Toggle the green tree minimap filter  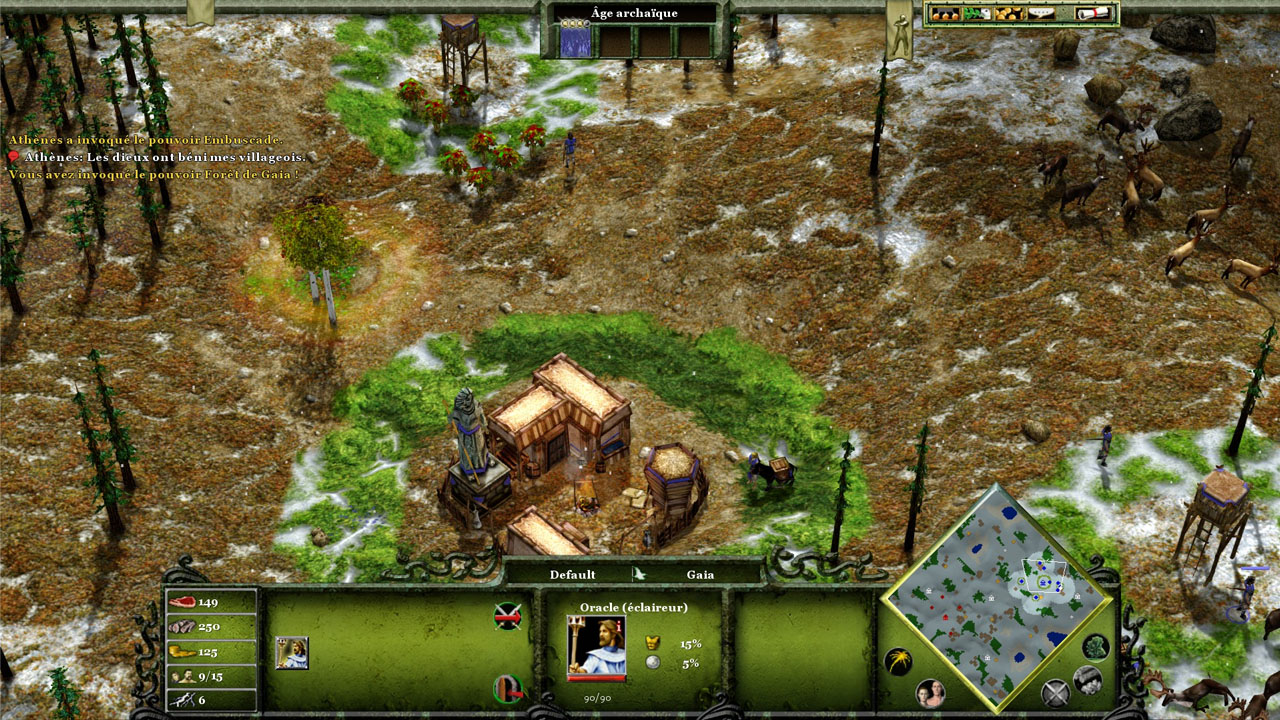1096,647
